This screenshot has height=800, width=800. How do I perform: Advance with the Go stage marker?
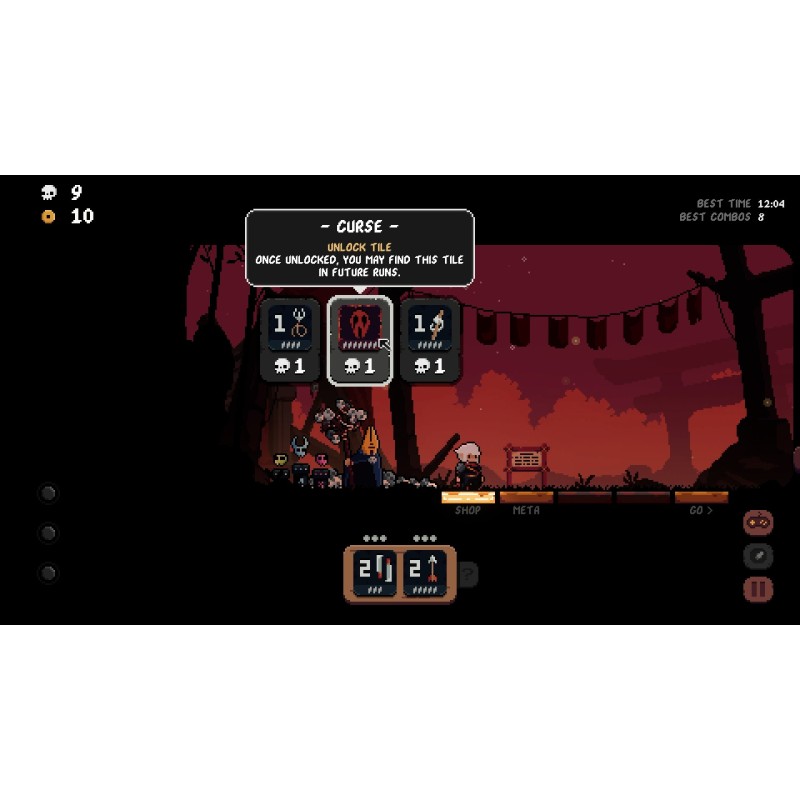click(701, 498)
